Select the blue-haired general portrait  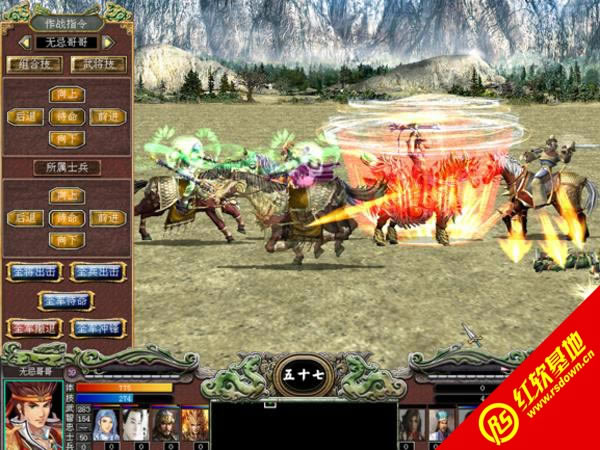click(x=106, y=424)
